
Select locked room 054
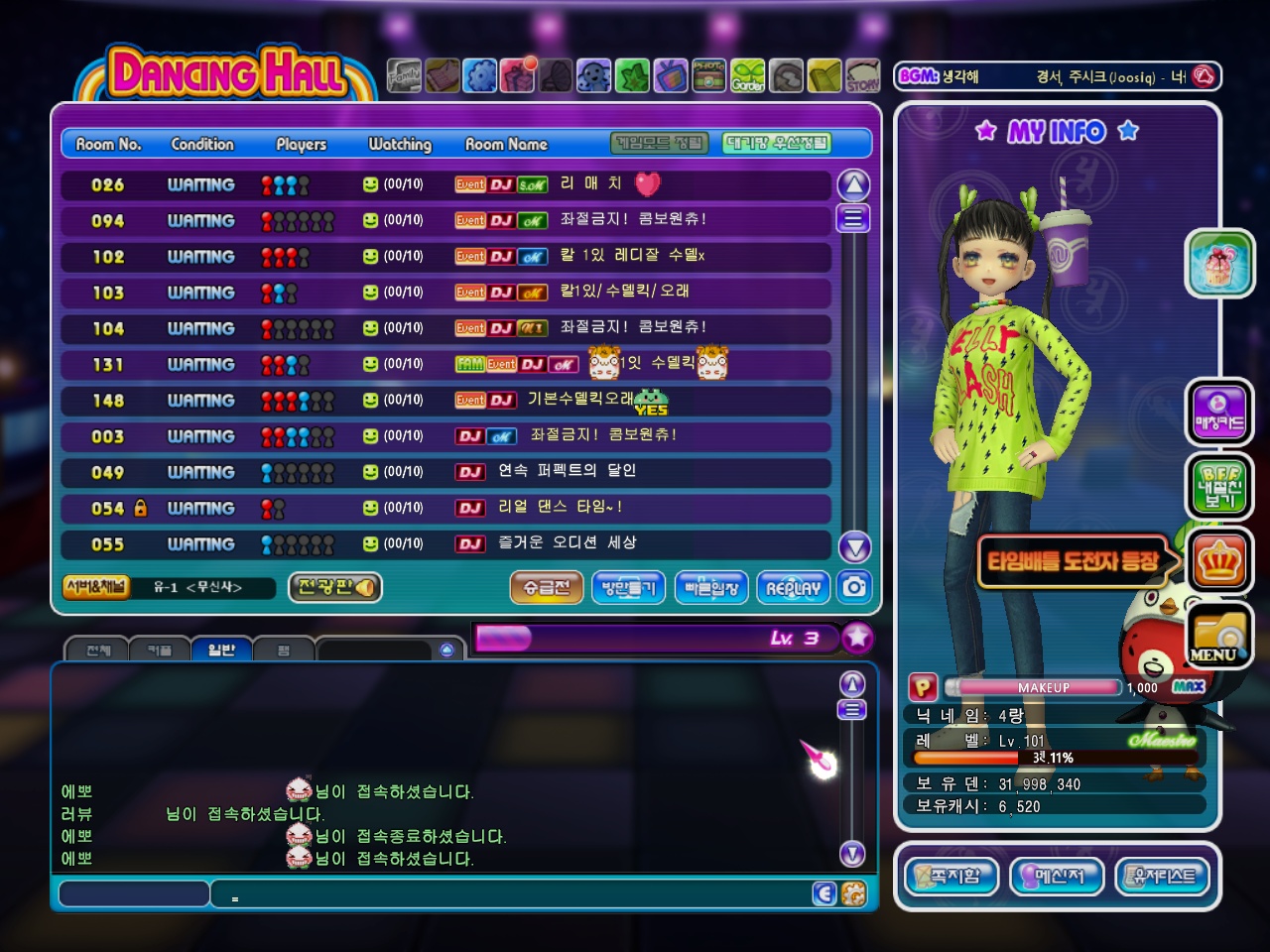coord(445,509)
